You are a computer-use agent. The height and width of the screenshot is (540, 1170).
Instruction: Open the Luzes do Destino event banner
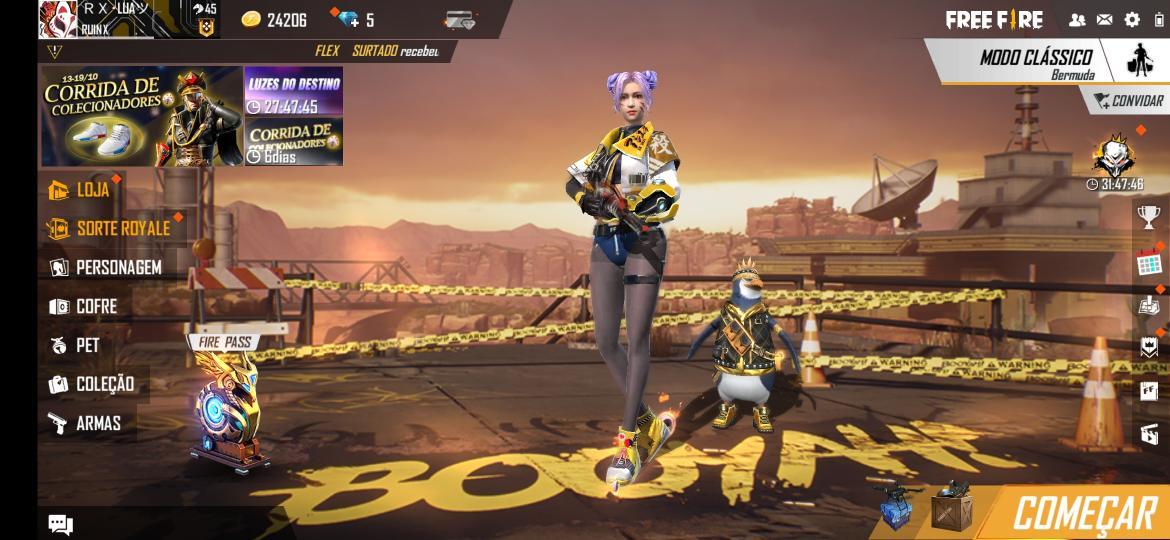coord(294,93)
